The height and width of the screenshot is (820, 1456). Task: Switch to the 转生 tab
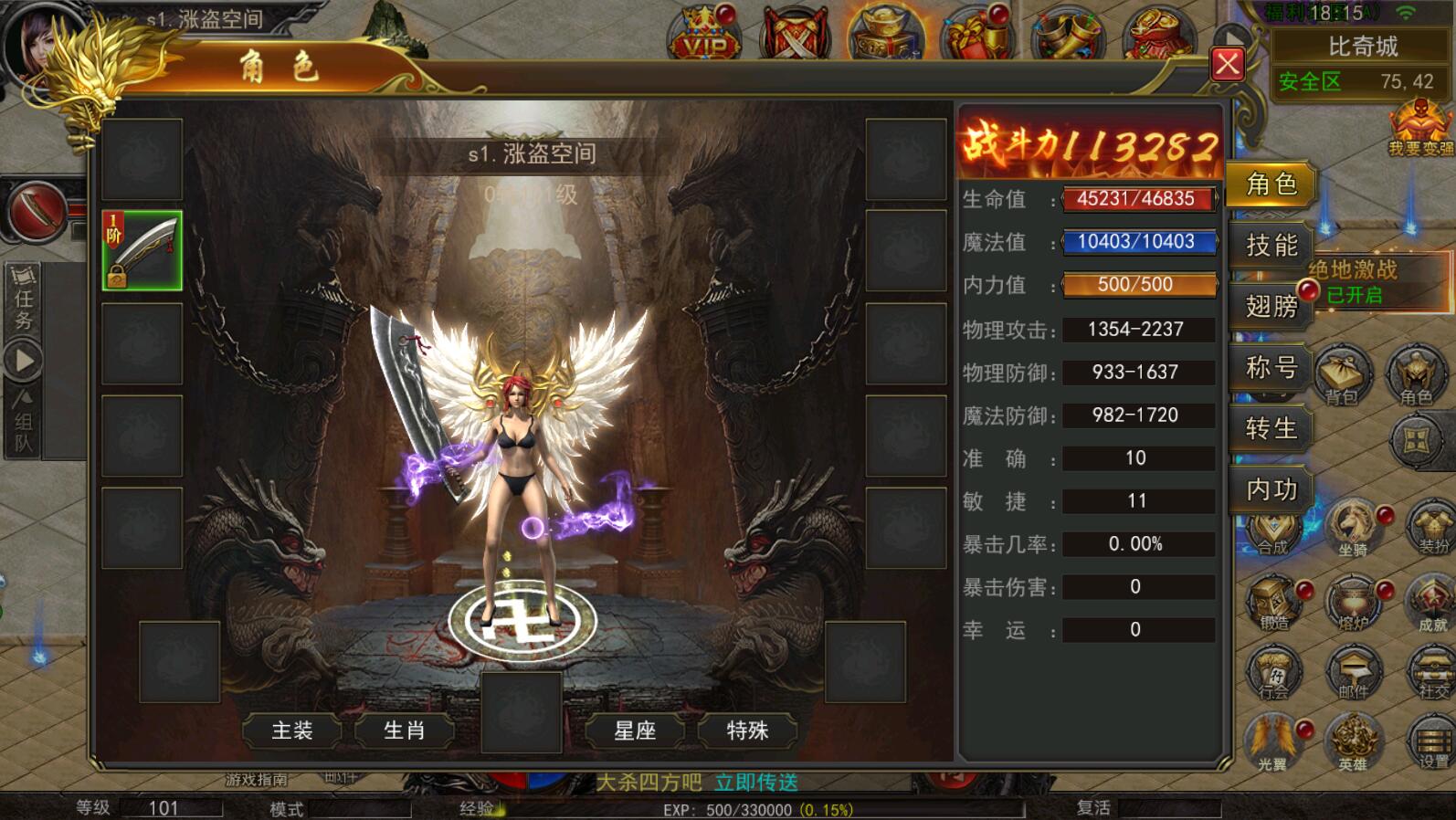point(1271,428)
